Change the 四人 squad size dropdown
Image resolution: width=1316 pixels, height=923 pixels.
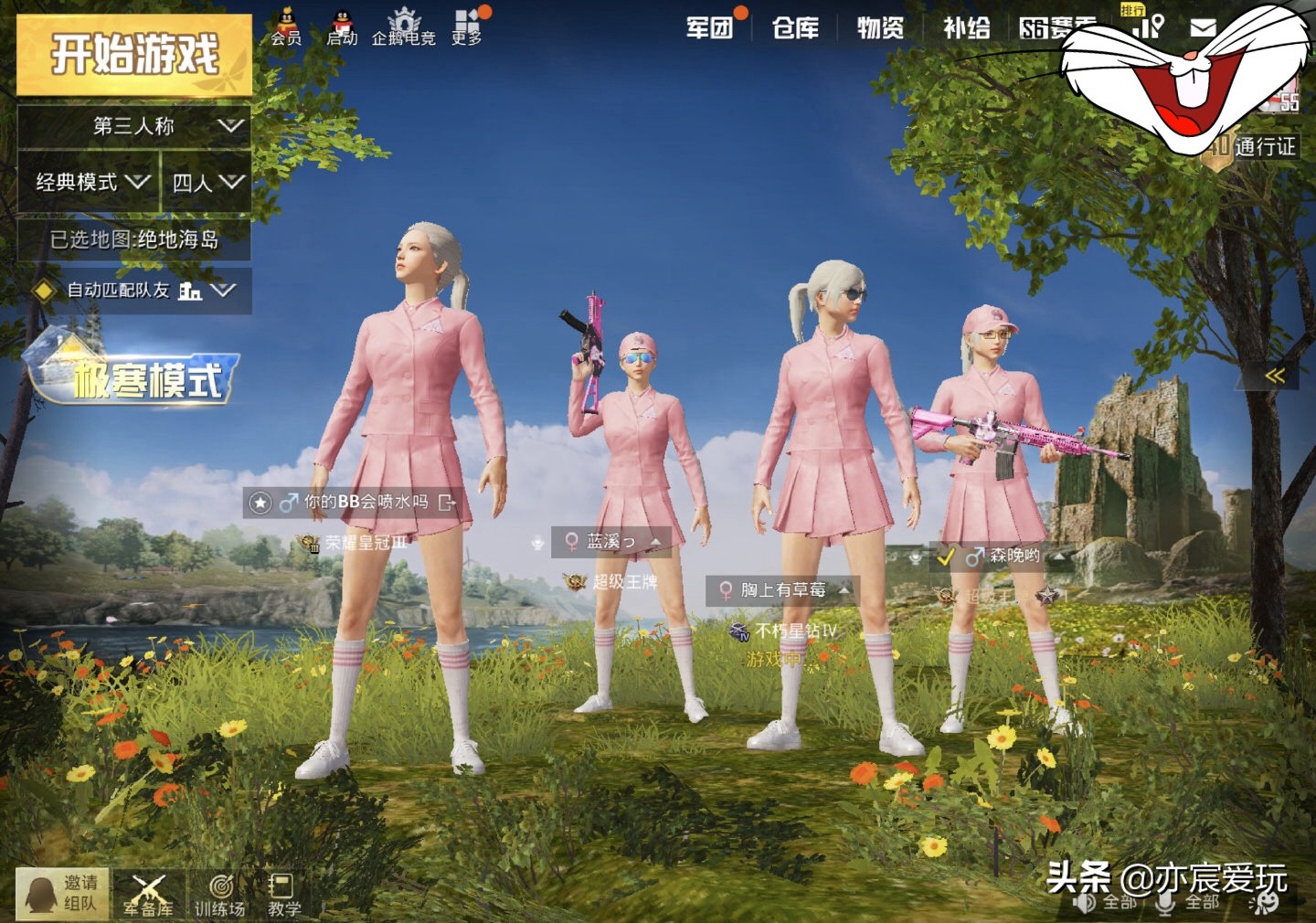tap(207, 183)
